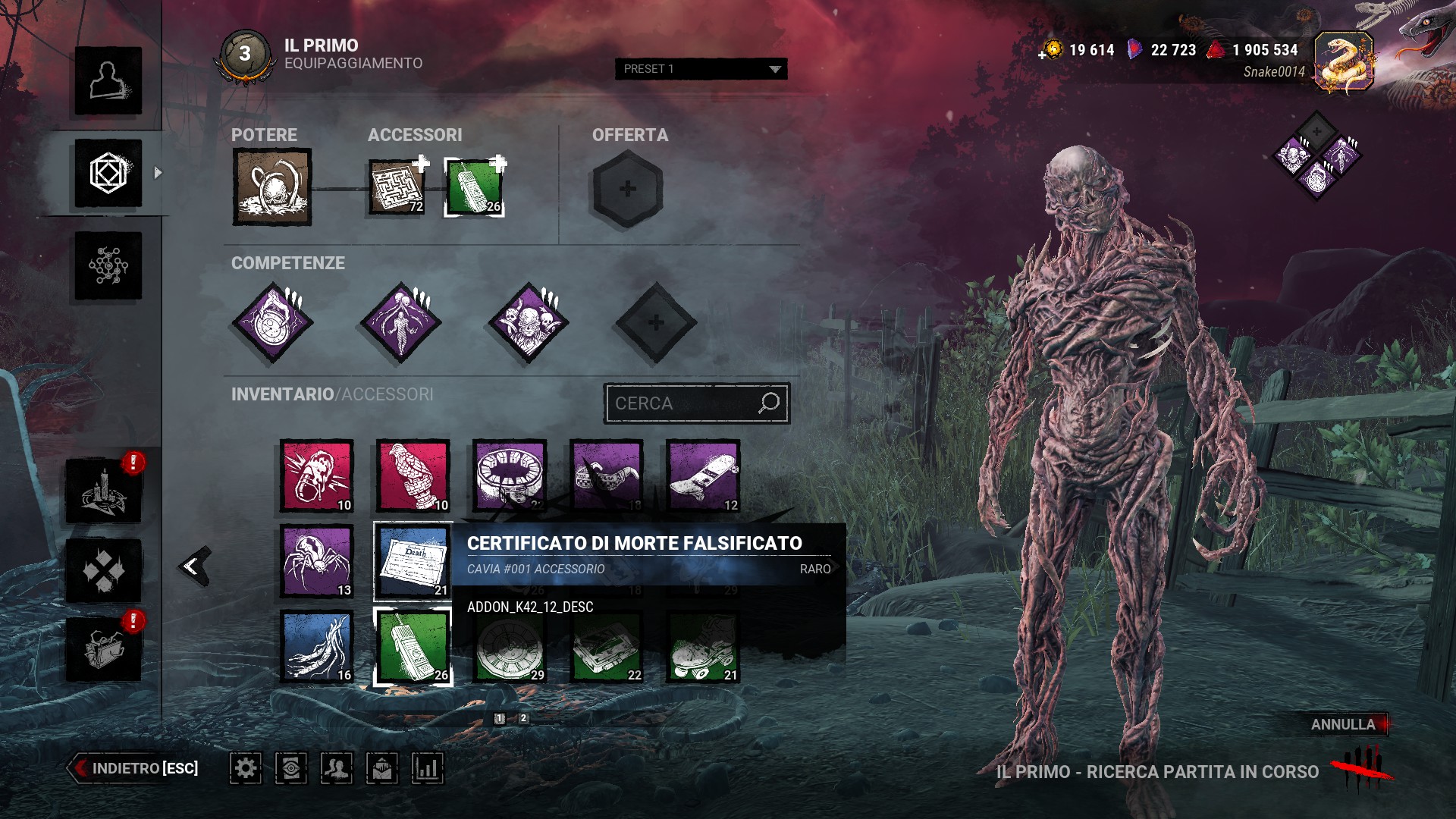Select the skateboard add-on in inventory

[703, 476]
